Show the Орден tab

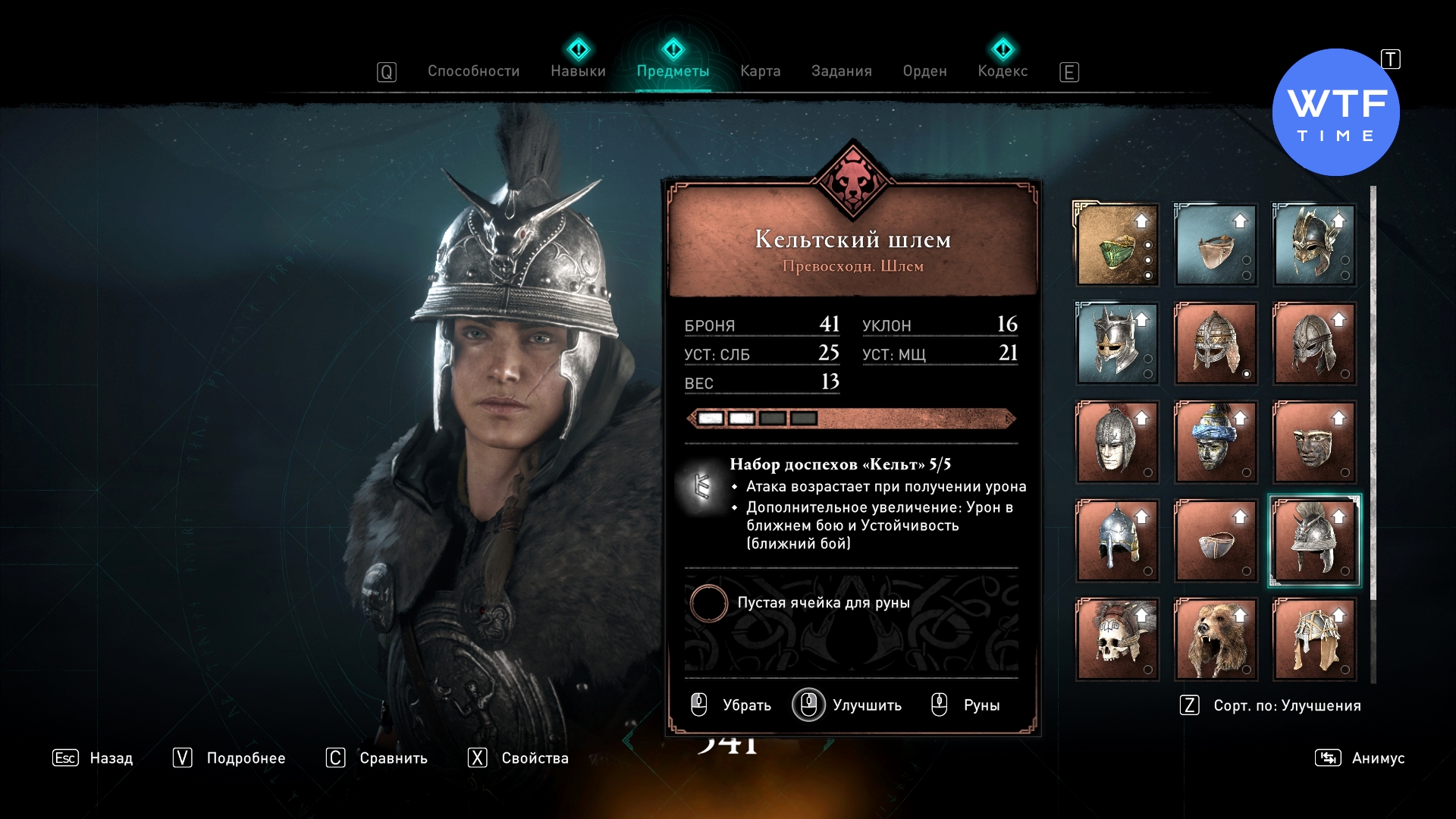tap(924, 71)
